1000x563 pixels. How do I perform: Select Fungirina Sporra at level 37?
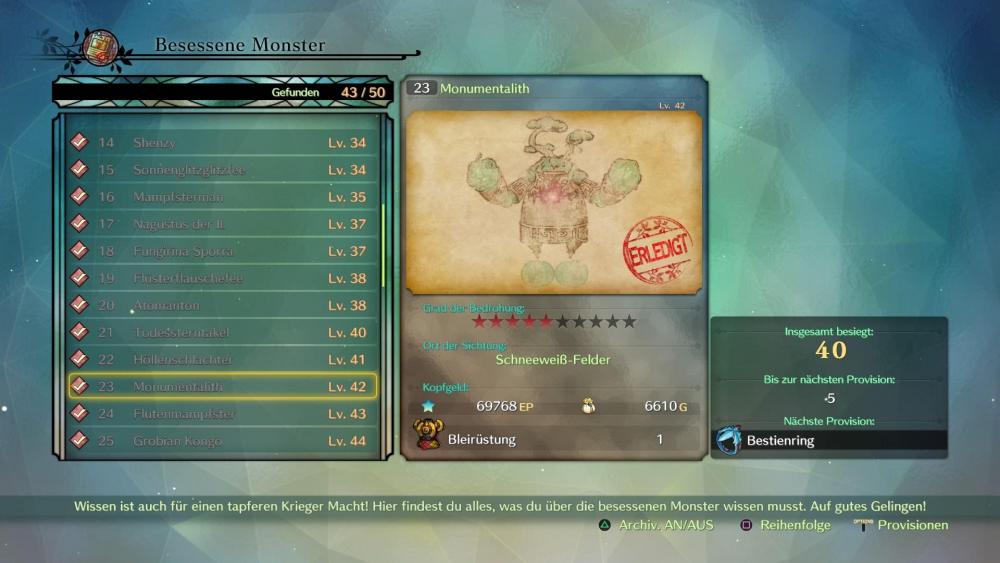click(x=222, y=251)
